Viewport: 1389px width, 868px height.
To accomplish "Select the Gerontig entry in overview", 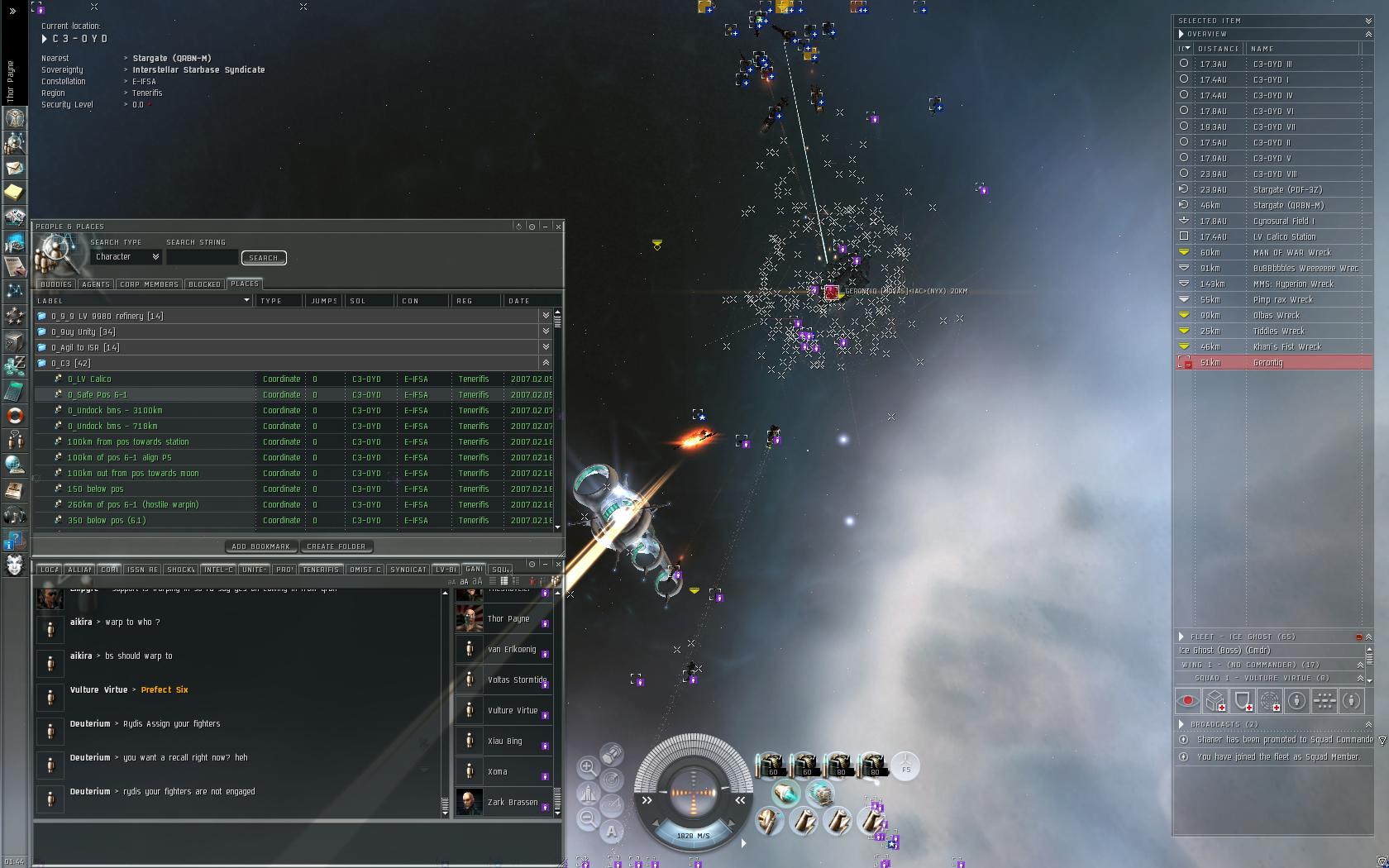I will tap(1267, 362).
